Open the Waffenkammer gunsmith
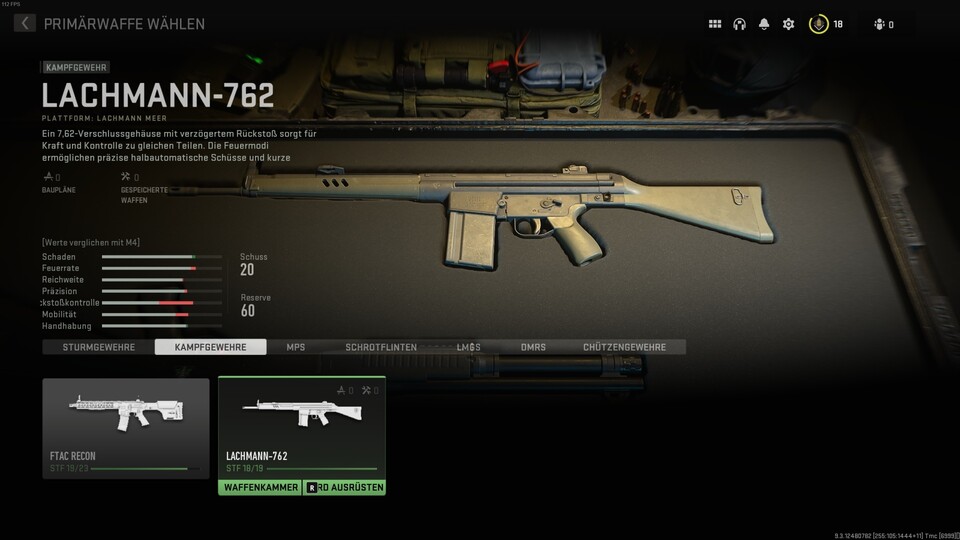The height and width of the screenshot is (540, 960). click(x=259, y=487)
